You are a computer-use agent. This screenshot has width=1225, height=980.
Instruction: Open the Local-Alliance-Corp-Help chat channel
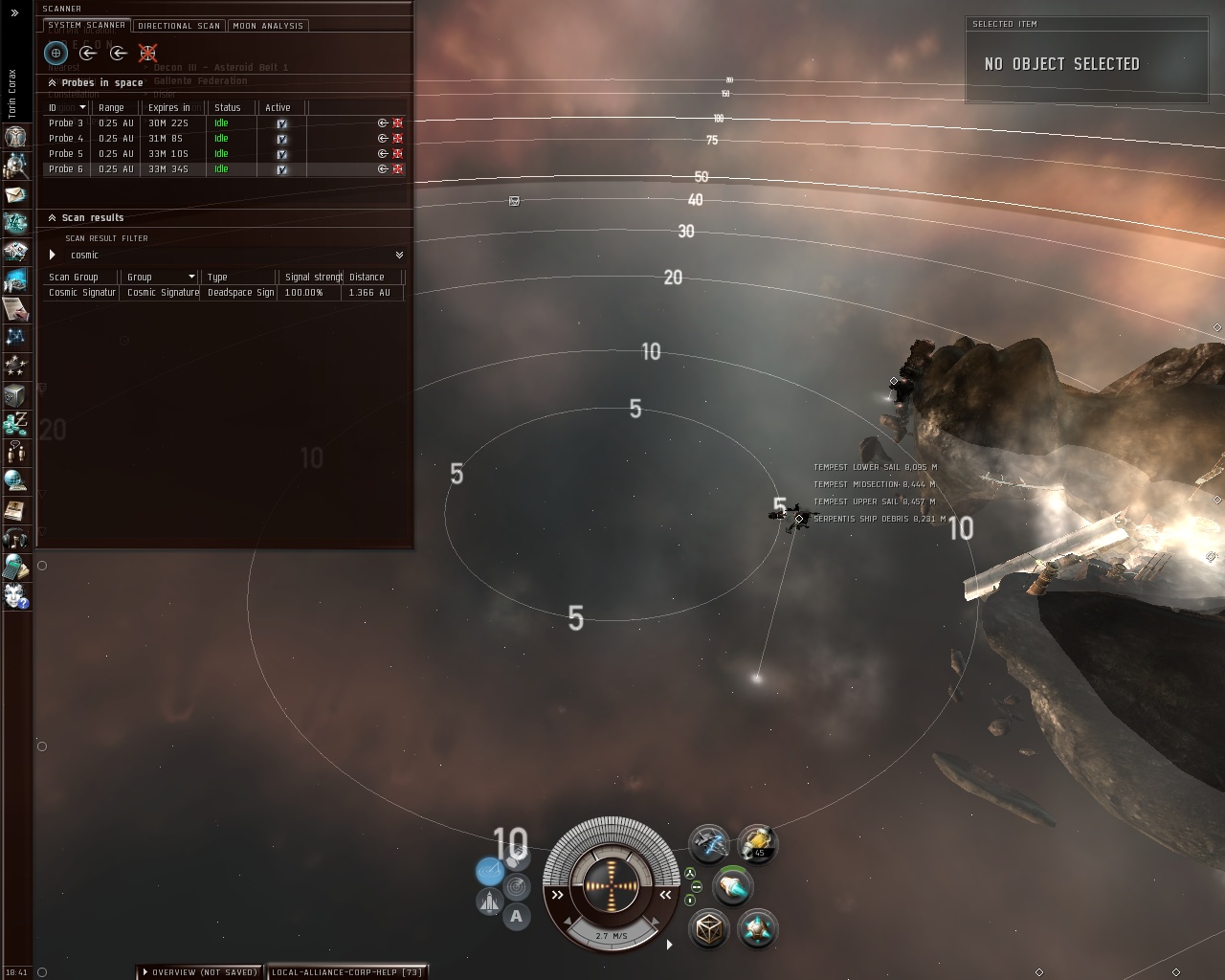coord(346,972)
